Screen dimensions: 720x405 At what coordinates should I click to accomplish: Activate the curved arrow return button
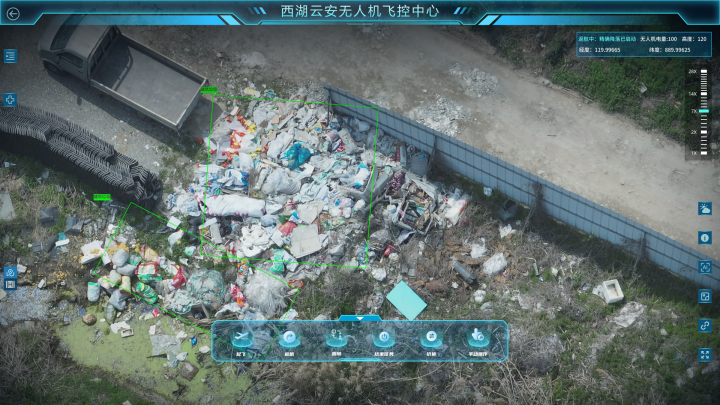click(x=289, y=338)
